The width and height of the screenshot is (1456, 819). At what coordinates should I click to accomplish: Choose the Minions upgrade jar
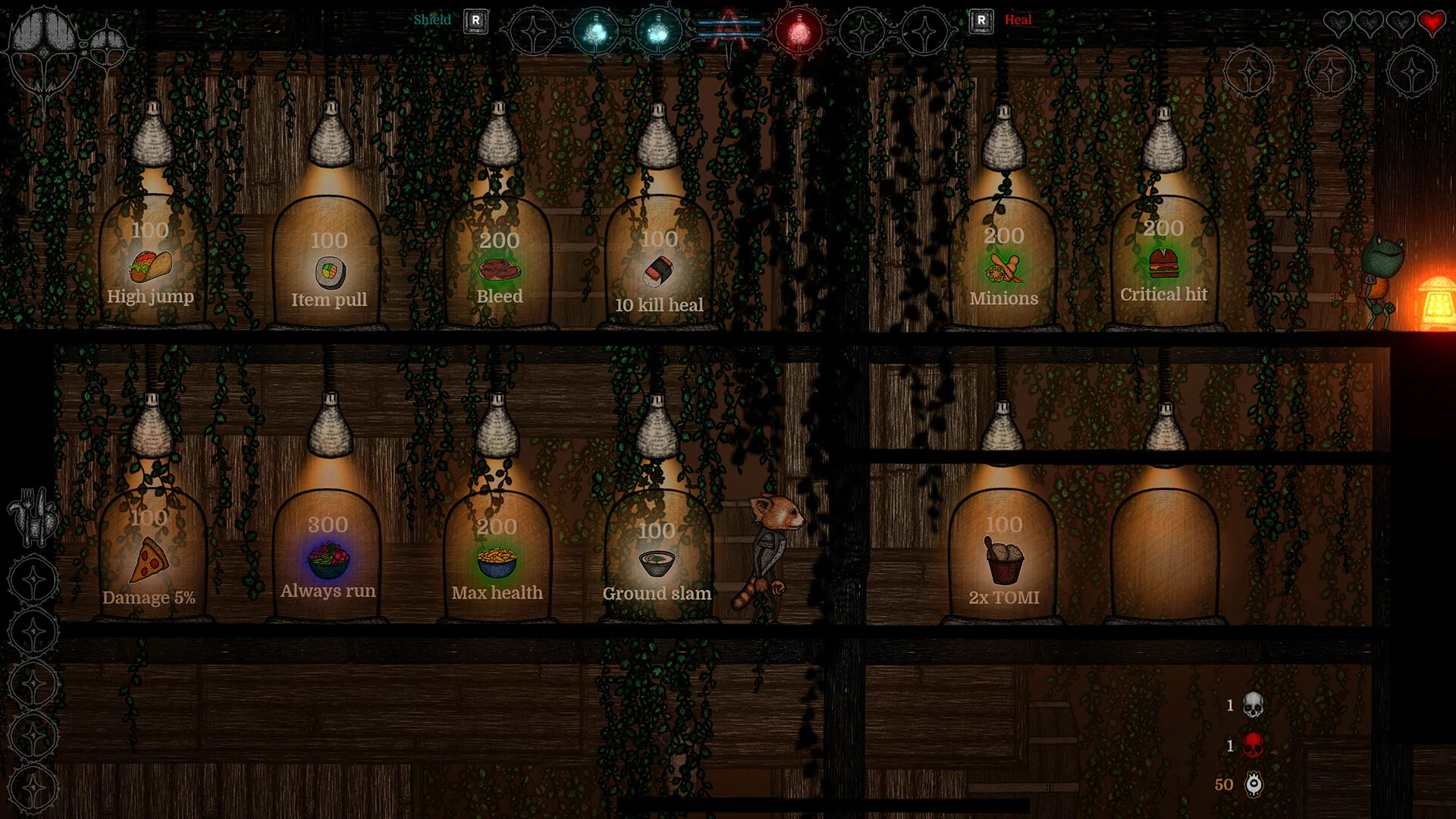[1003, 268]
